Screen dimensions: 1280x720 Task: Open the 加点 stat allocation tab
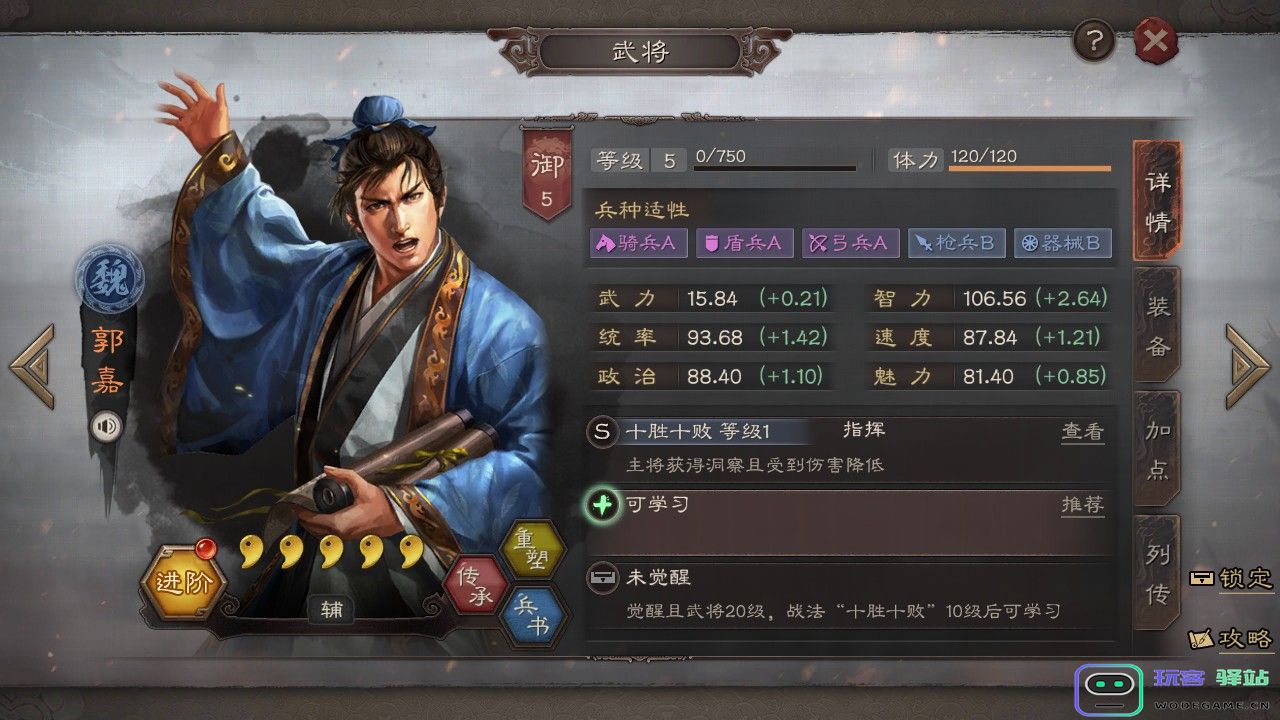1157,450
